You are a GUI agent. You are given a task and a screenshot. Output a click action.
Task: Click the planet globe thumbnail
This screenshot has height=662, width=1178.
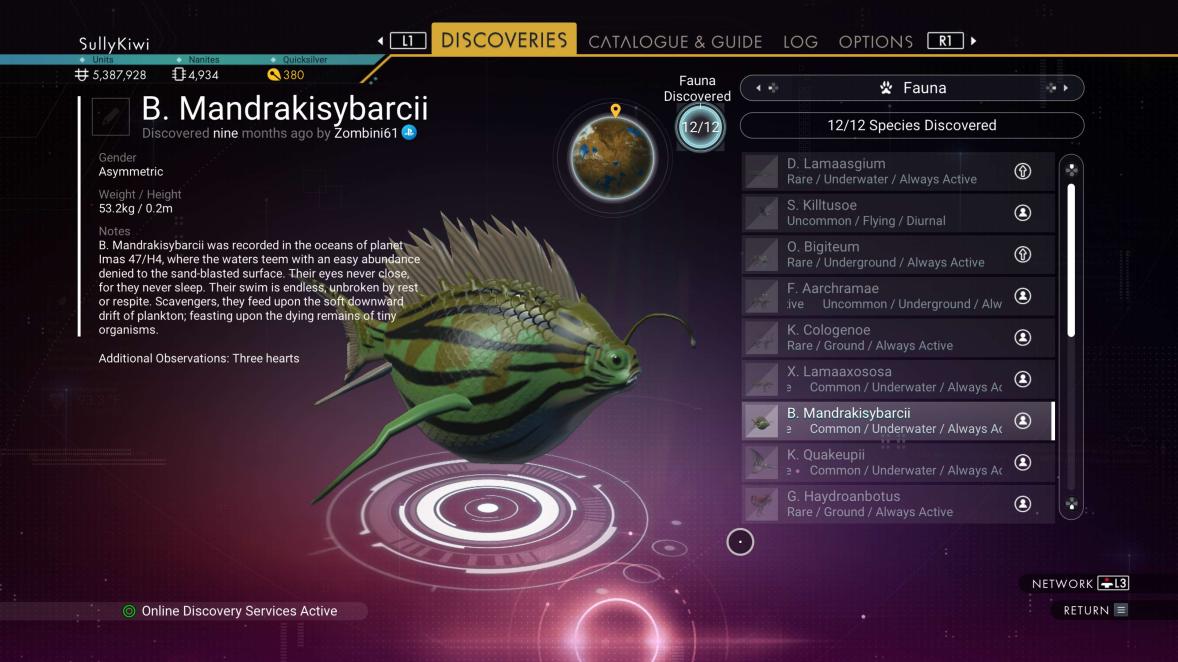[612, 157]
